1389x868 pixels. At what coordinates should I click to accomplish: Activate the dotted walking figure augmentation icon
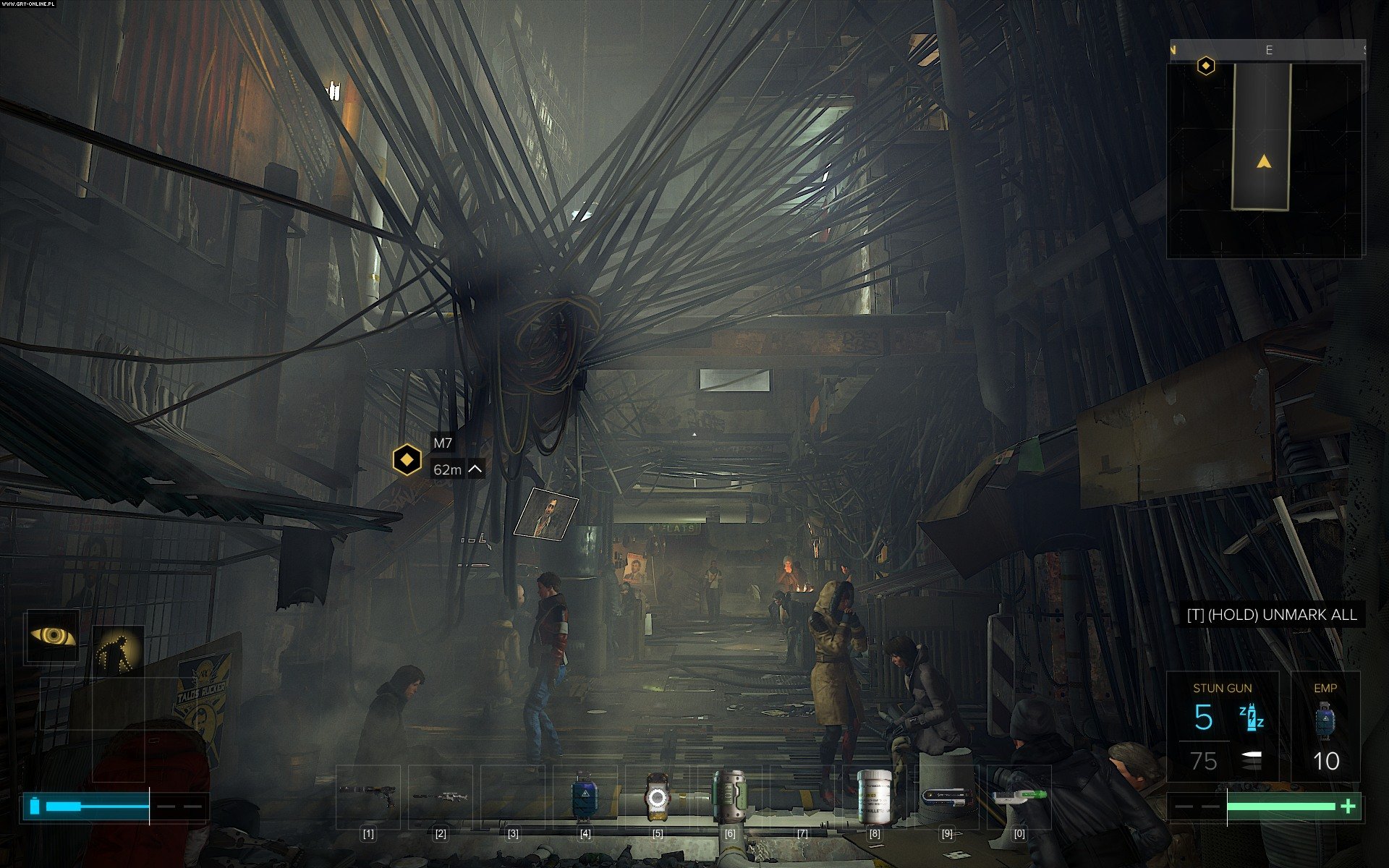[118, 650]
